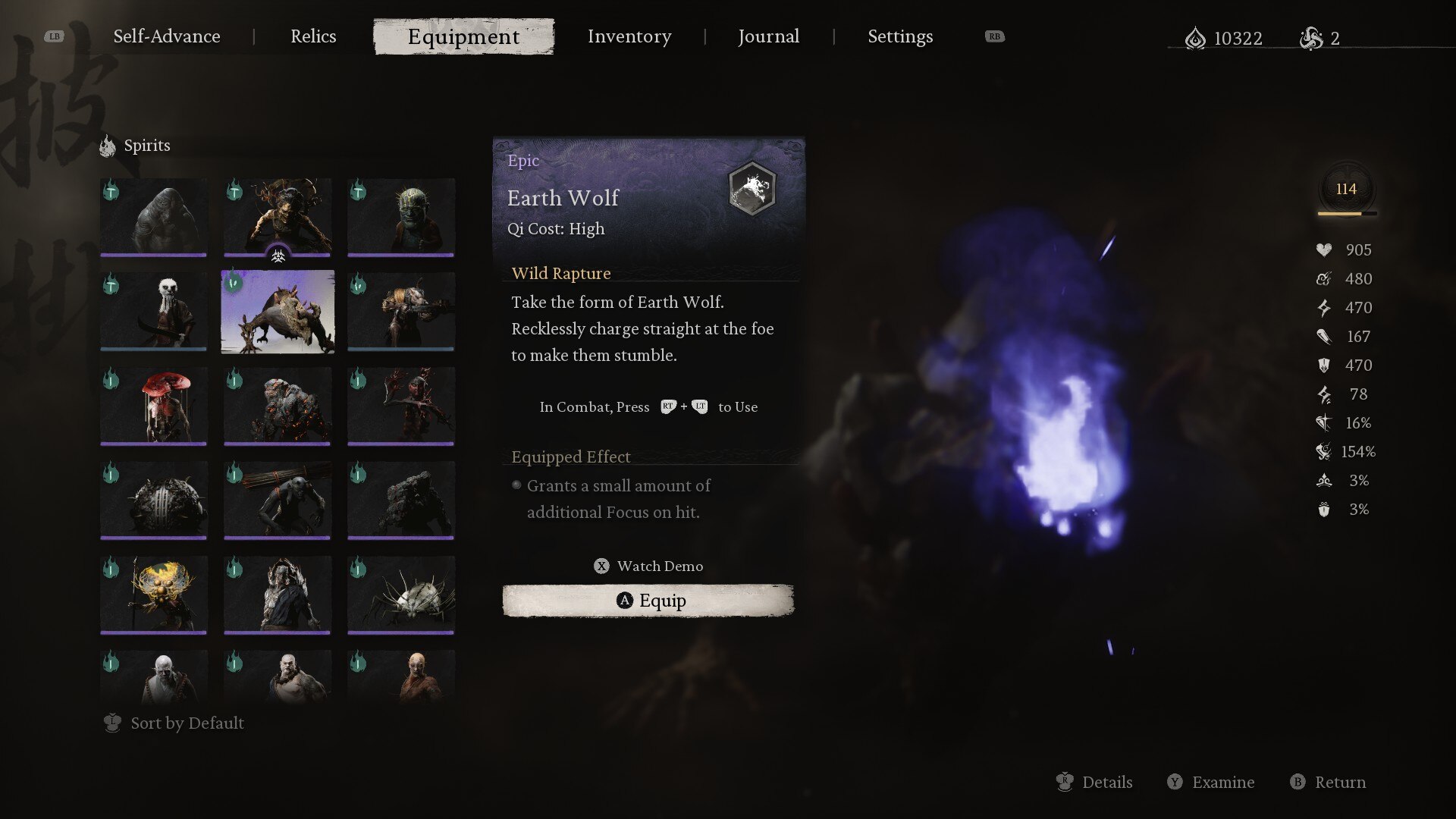This screenshot has width=1456, height=819.
Task: Select the Earth Wolf spirit thumbnail
Action: 278,312
